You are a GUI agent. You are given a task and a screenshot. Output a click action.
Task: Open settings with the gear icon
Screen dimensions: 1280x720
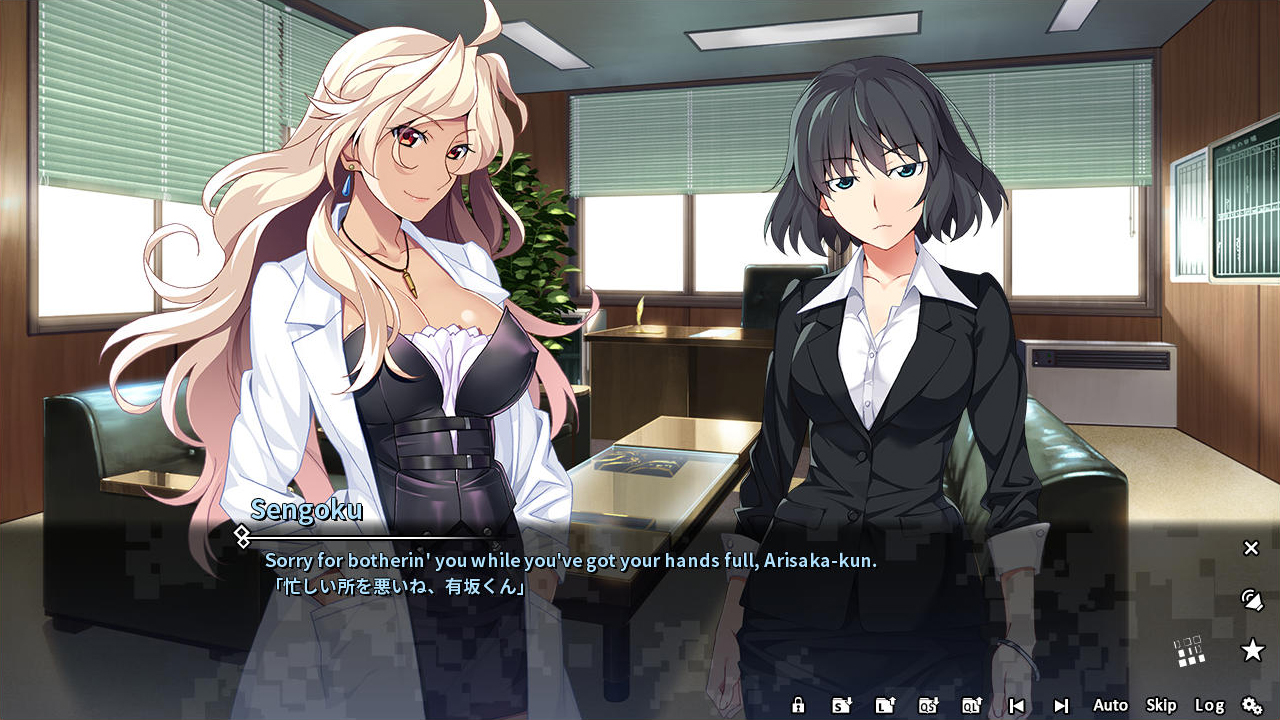1250,706
